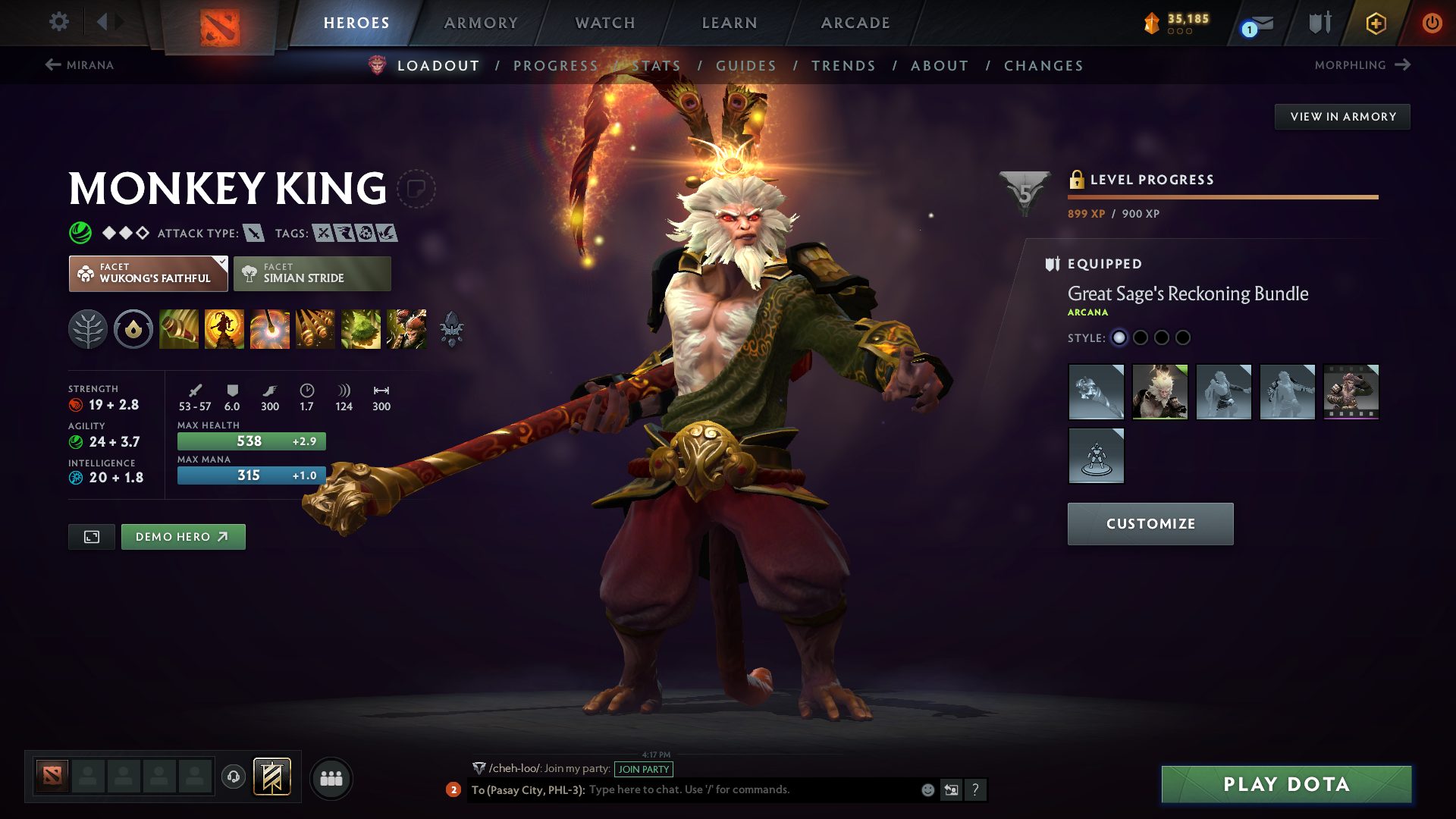Select the second arcana style radio button
This screenshot has height=819, width=1456.
(1141, 338)
